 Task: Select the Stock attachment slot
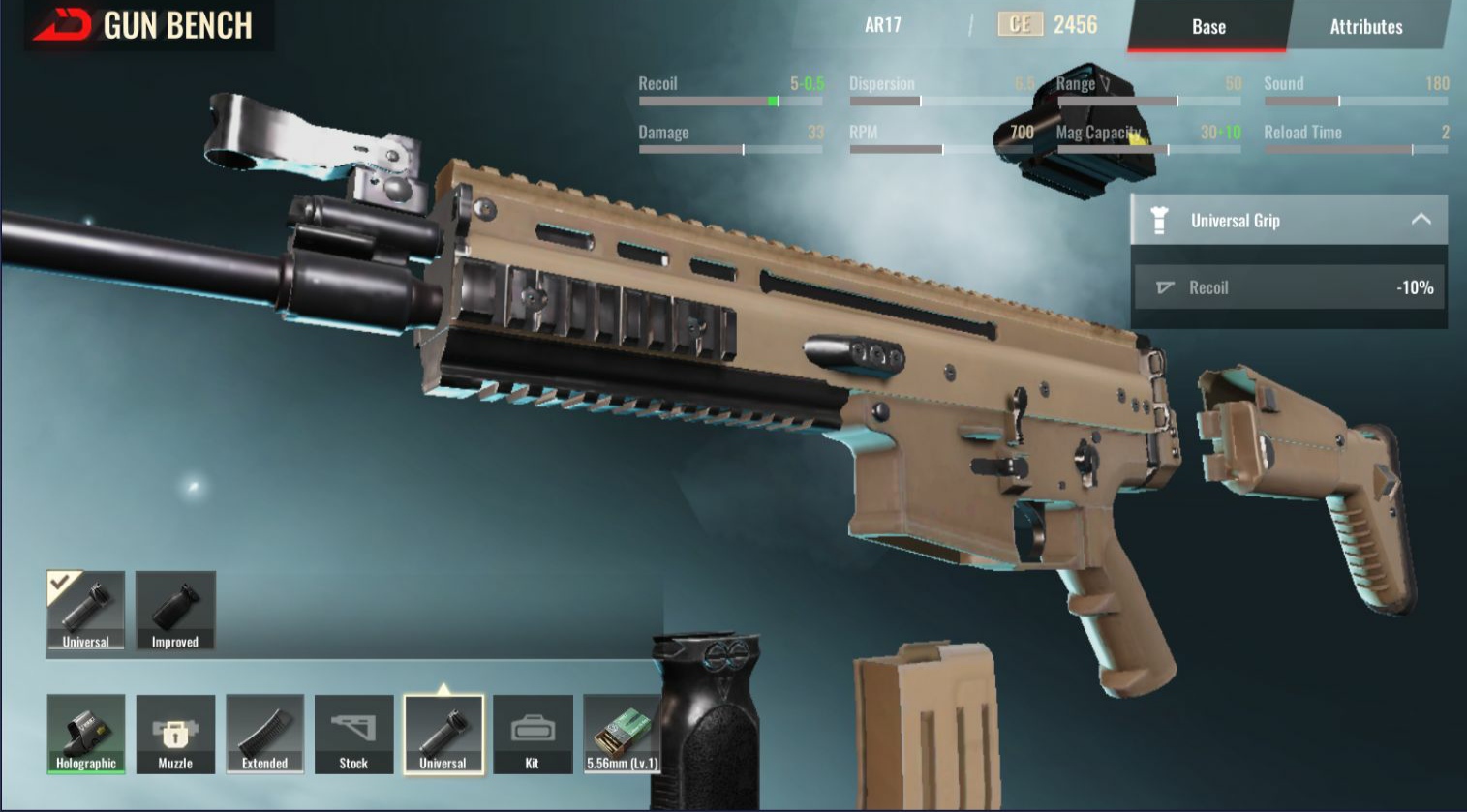(x=353, y=734)
